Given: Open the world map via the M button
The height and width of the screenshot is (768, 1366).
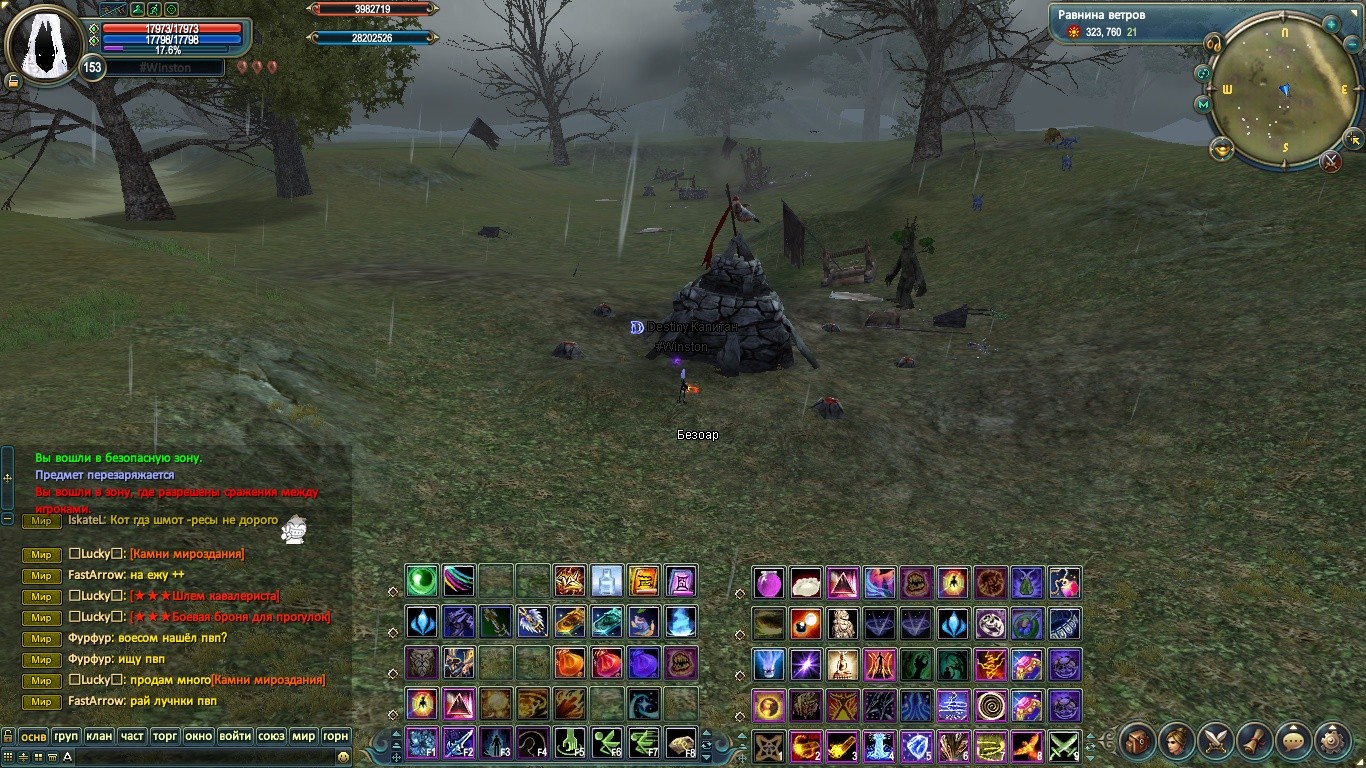Looking at the screenshot, I should 1203,104.
